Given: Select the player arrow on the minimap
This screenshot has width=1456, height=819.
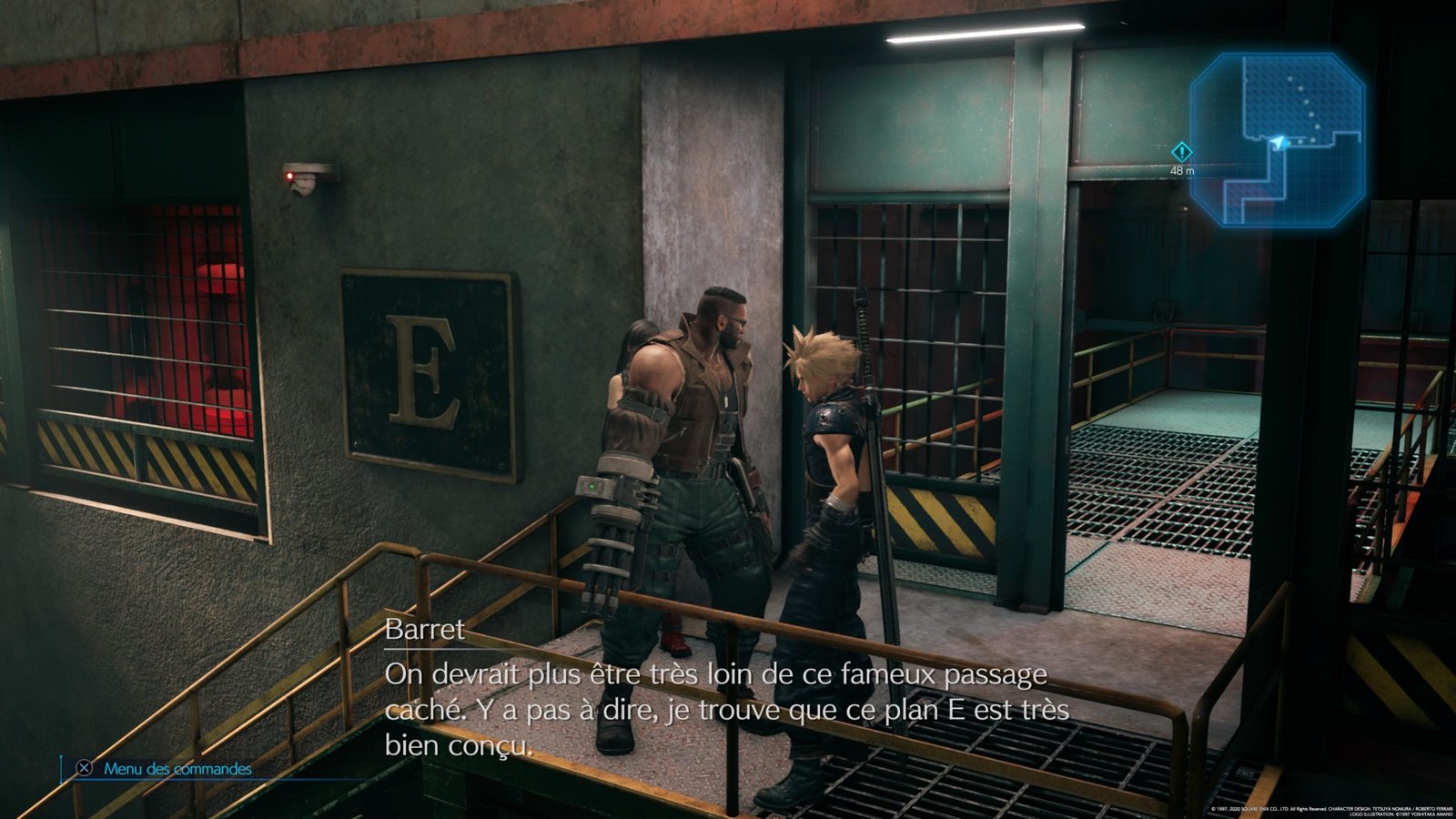Looking at the screenshot, I should tap(1279, 142).
